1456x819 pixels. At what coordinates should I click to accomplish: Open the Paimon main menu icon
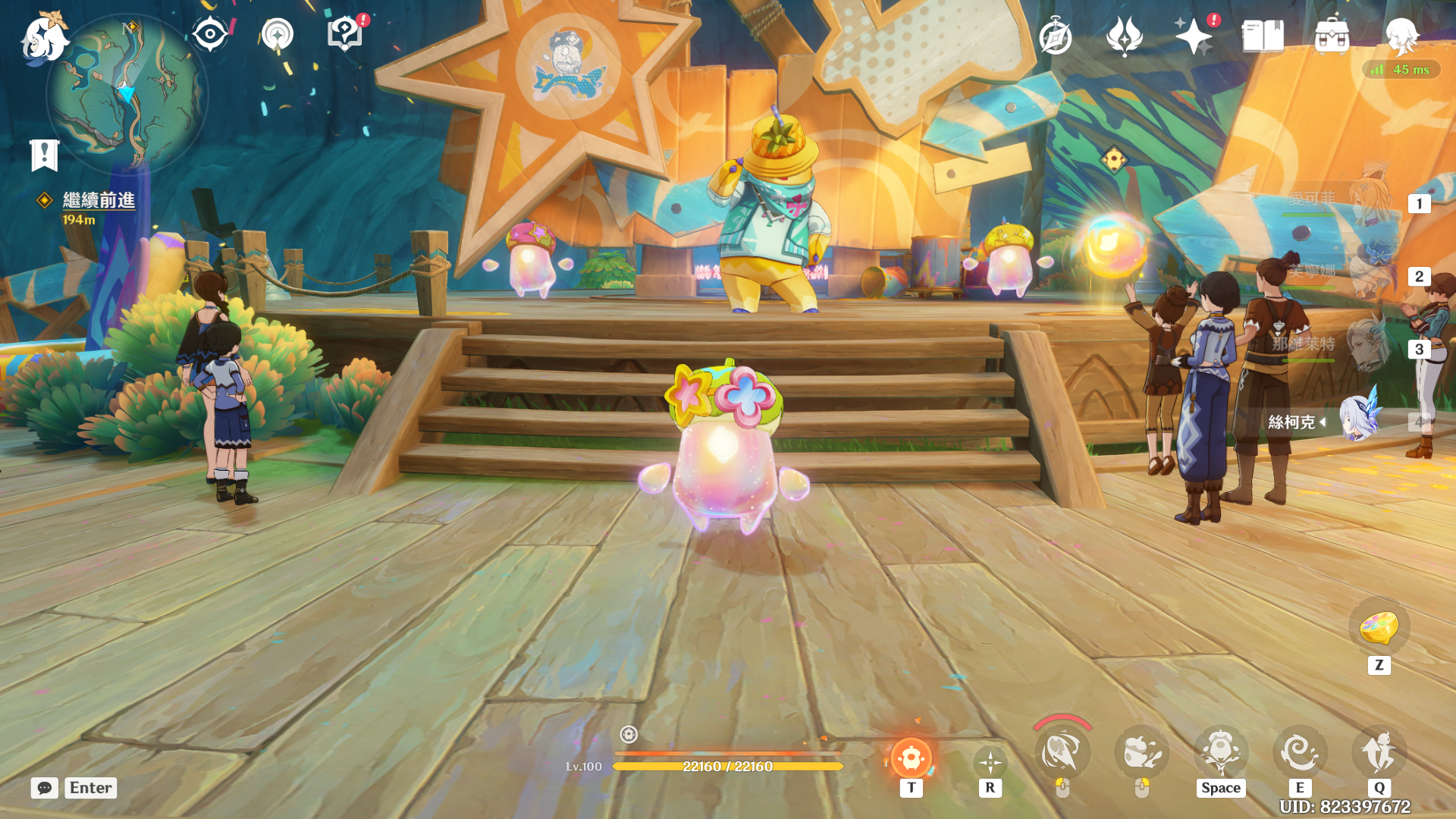click(x=44, y=37)
